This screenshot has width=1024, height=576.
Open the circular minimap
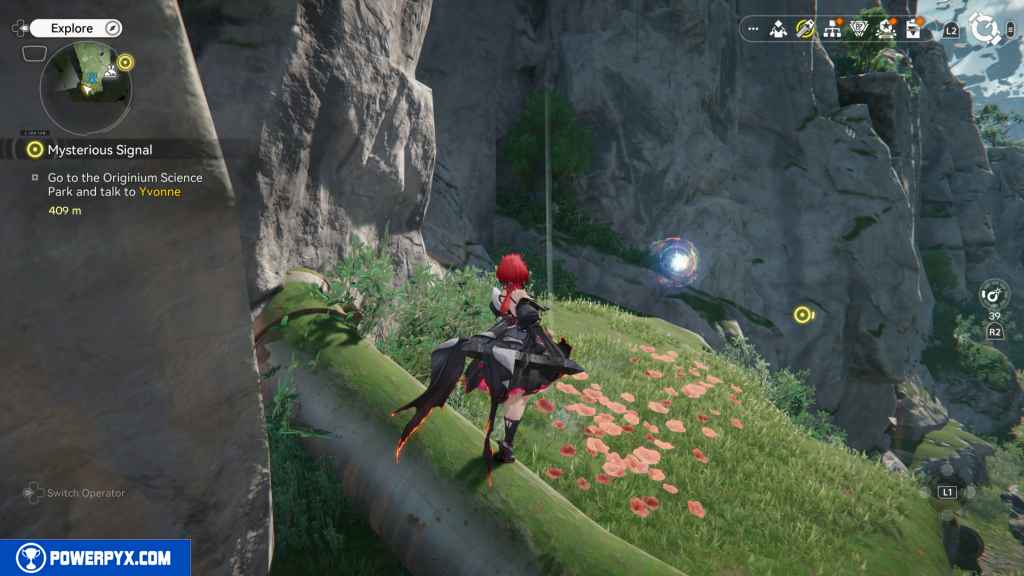[86, 87]
